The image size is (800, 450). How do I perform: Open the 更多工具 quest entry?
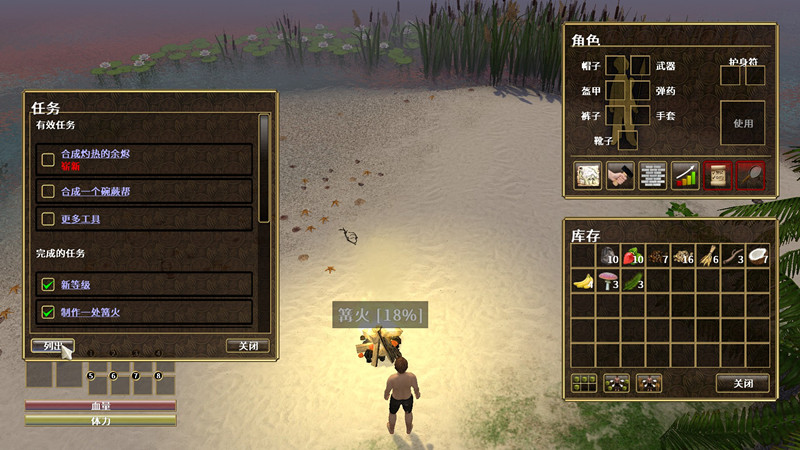(x=80, y=218)
